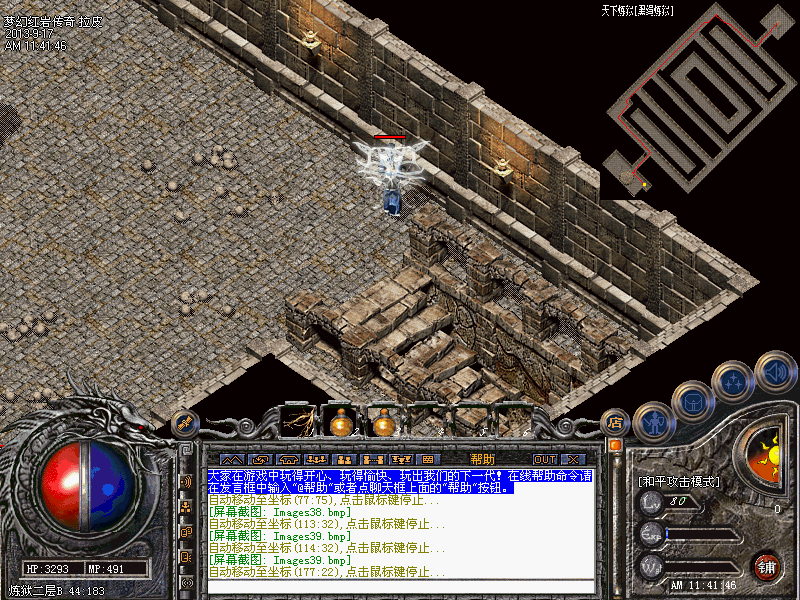Viewport: 800px width, 600px height.
Task: Click the 帮助 help button above chat
Action: [x=482, y=459]
